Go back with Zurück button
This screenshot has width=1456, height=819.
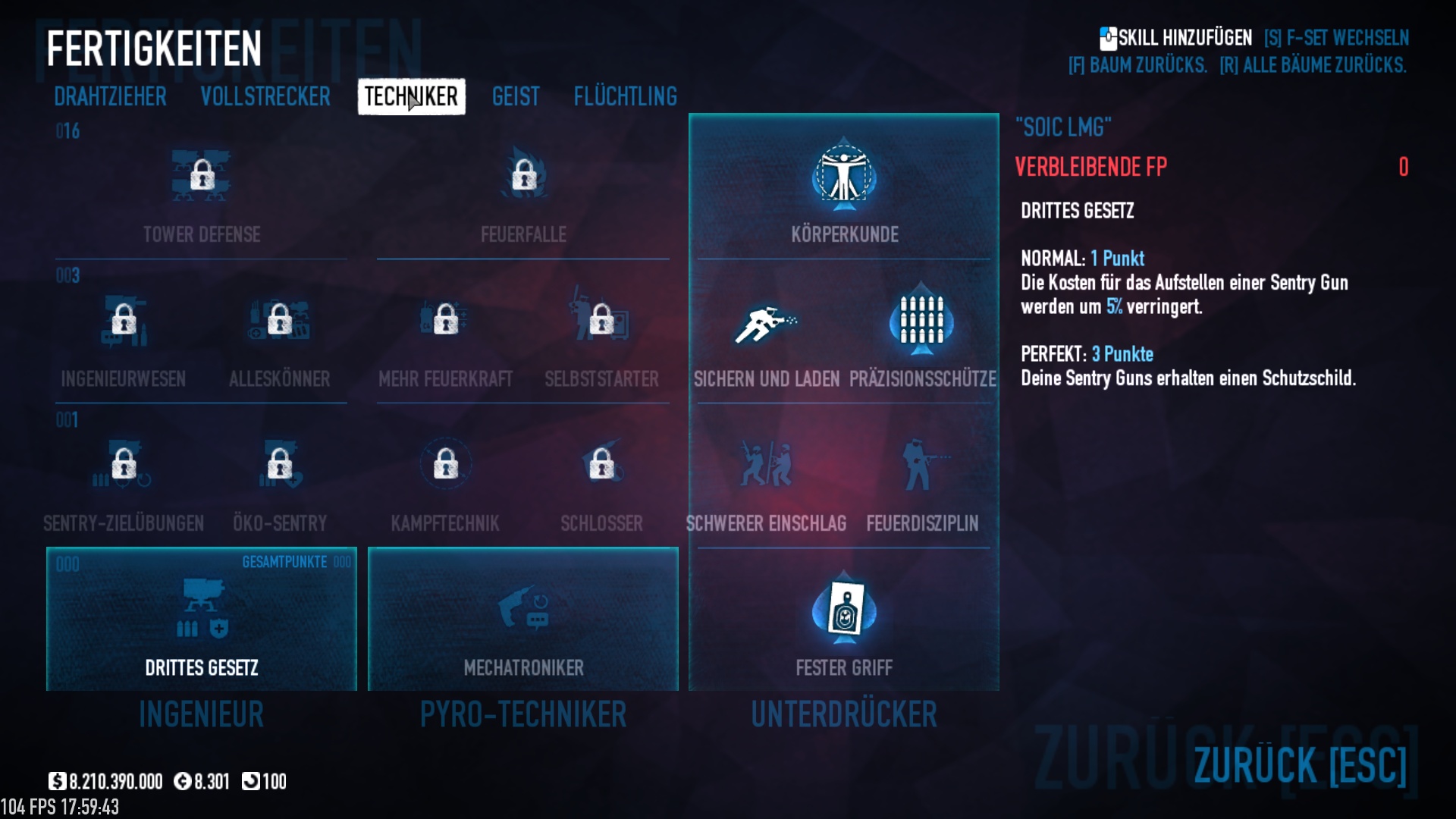tap(1300, 764)
